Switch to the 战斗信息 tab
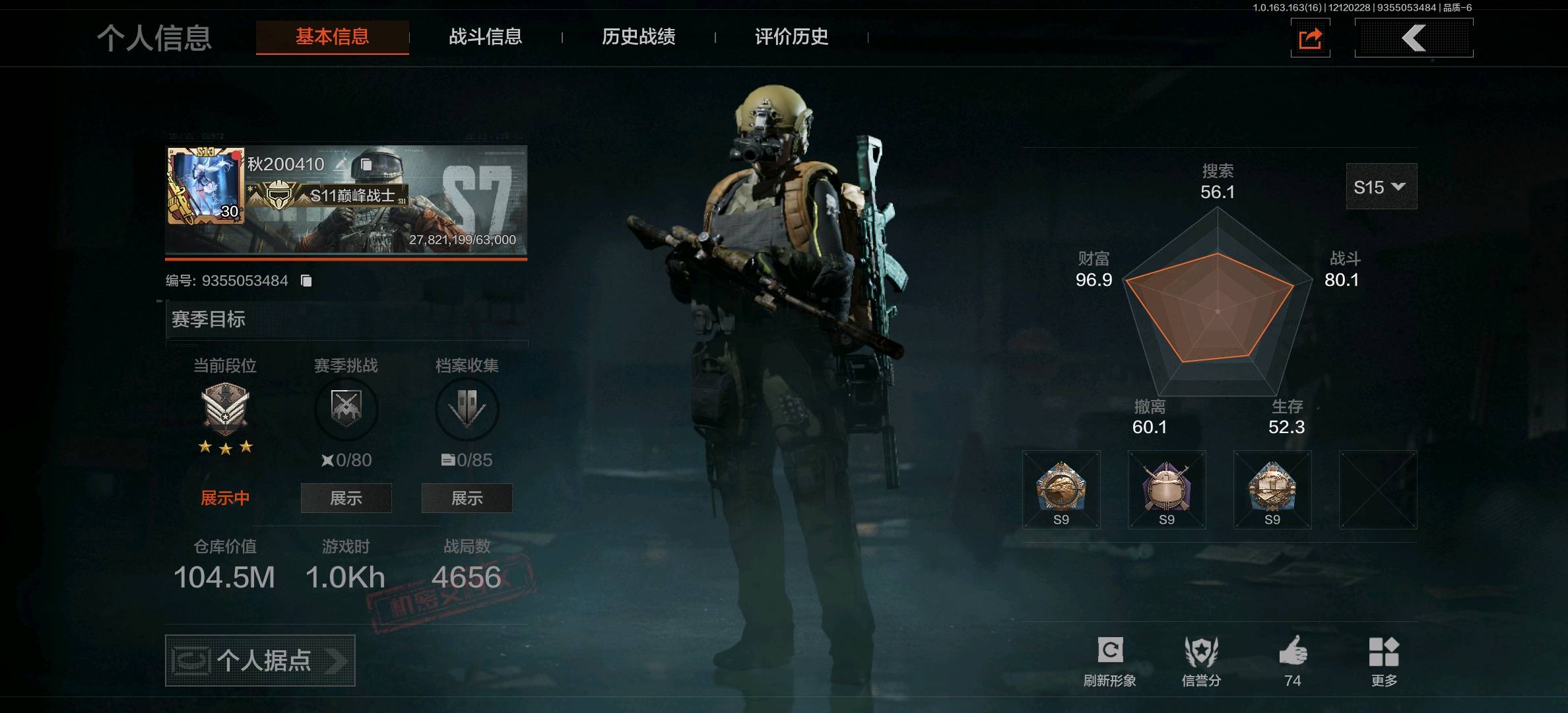 click(x=485, y=37)
